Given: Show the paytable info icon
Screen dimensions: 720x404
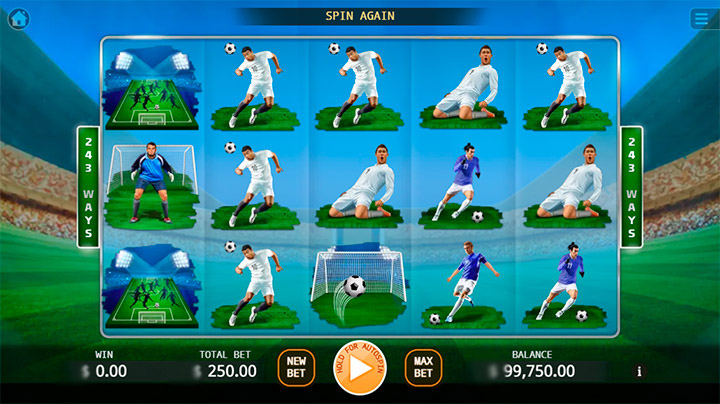Looking at the screenshot, I should [639, 371].
